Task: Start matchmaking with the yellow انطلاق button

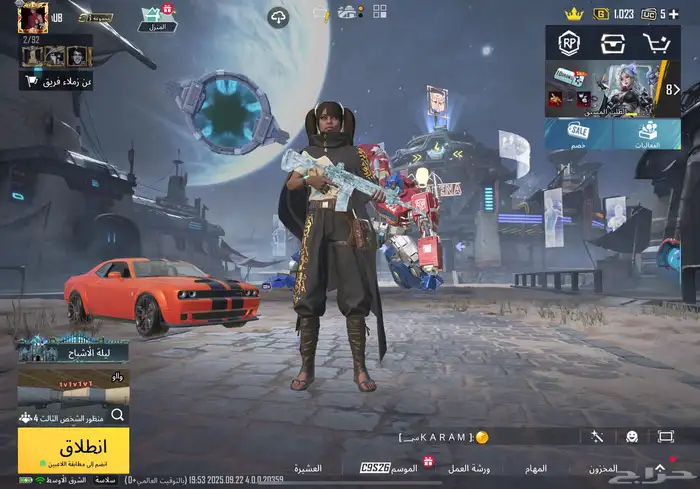Action: tap(73, 449)
